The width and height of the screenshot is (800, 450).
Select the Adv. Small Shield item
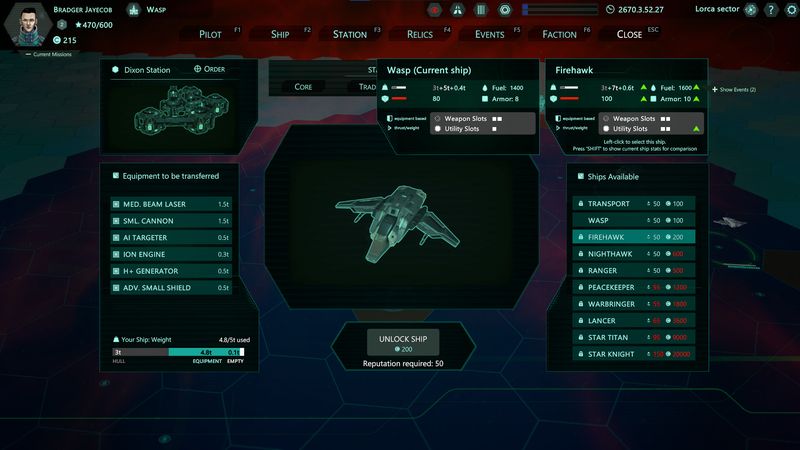(x=172, y=288)
